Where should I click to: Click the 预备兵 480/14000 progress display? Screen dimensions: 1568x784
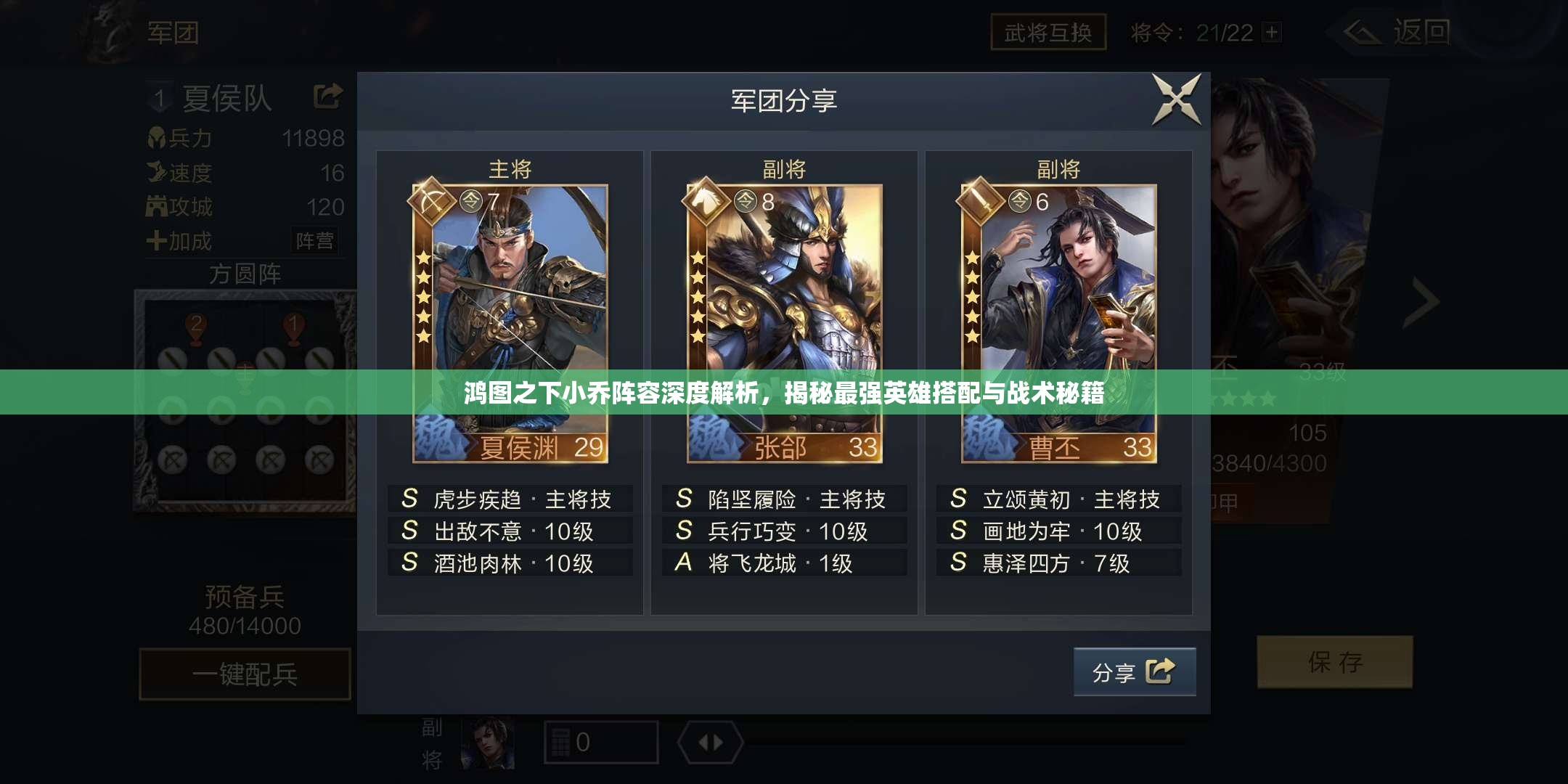coord(245,608)
